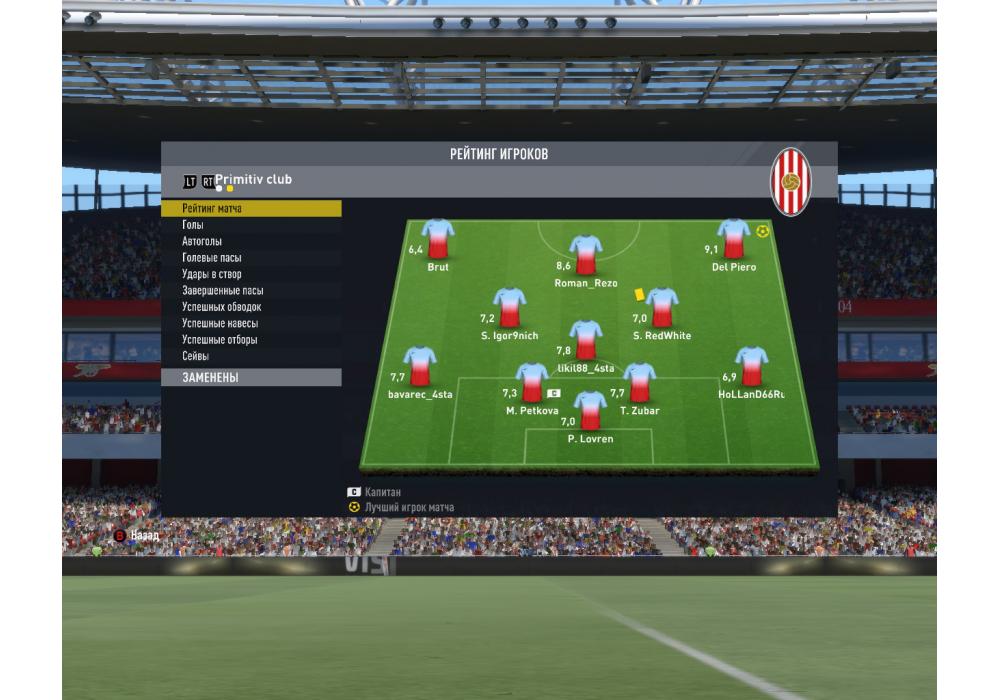Choose goalkeeper P. Lovren

(x=590, y=412)
